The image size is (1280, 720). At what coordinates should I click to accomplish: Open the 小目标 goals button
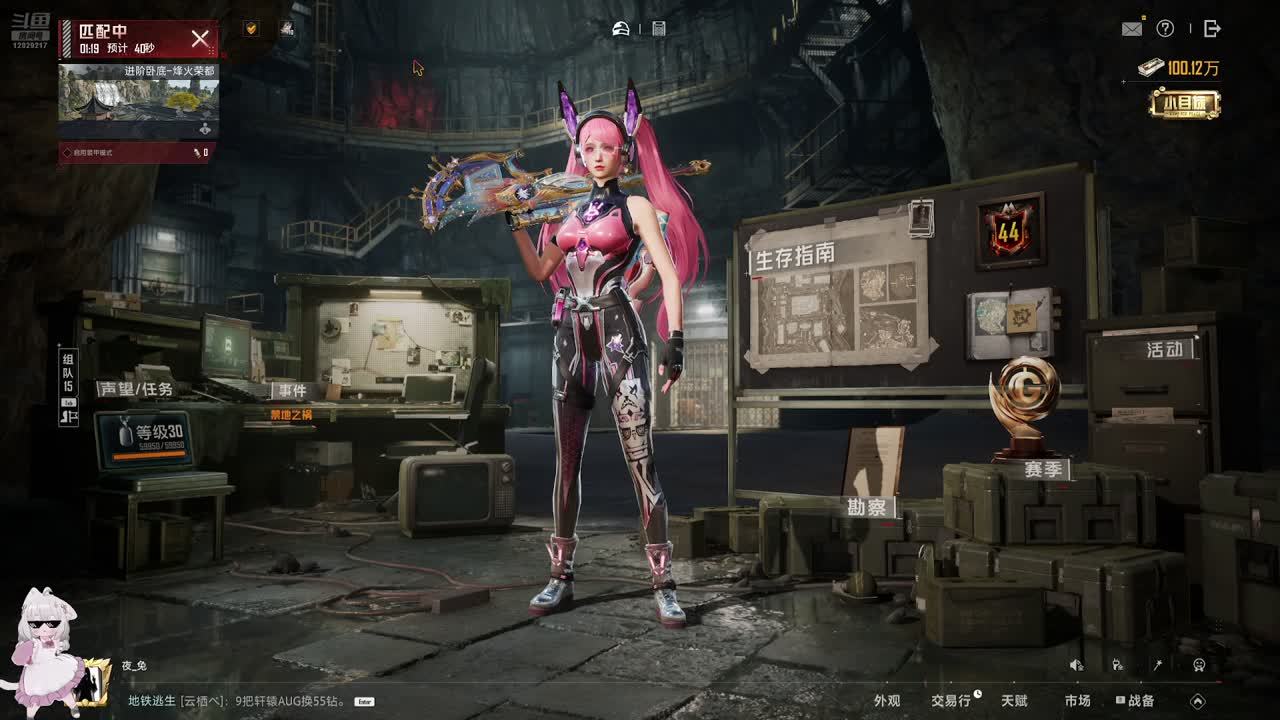1185,104
